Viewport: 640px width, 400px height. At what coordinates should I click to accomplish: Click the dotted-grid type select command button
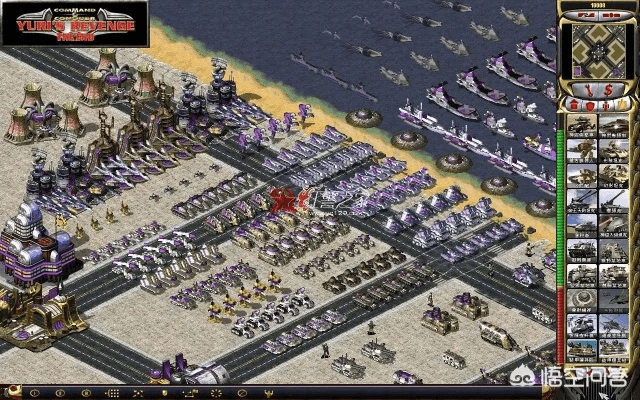112,392
